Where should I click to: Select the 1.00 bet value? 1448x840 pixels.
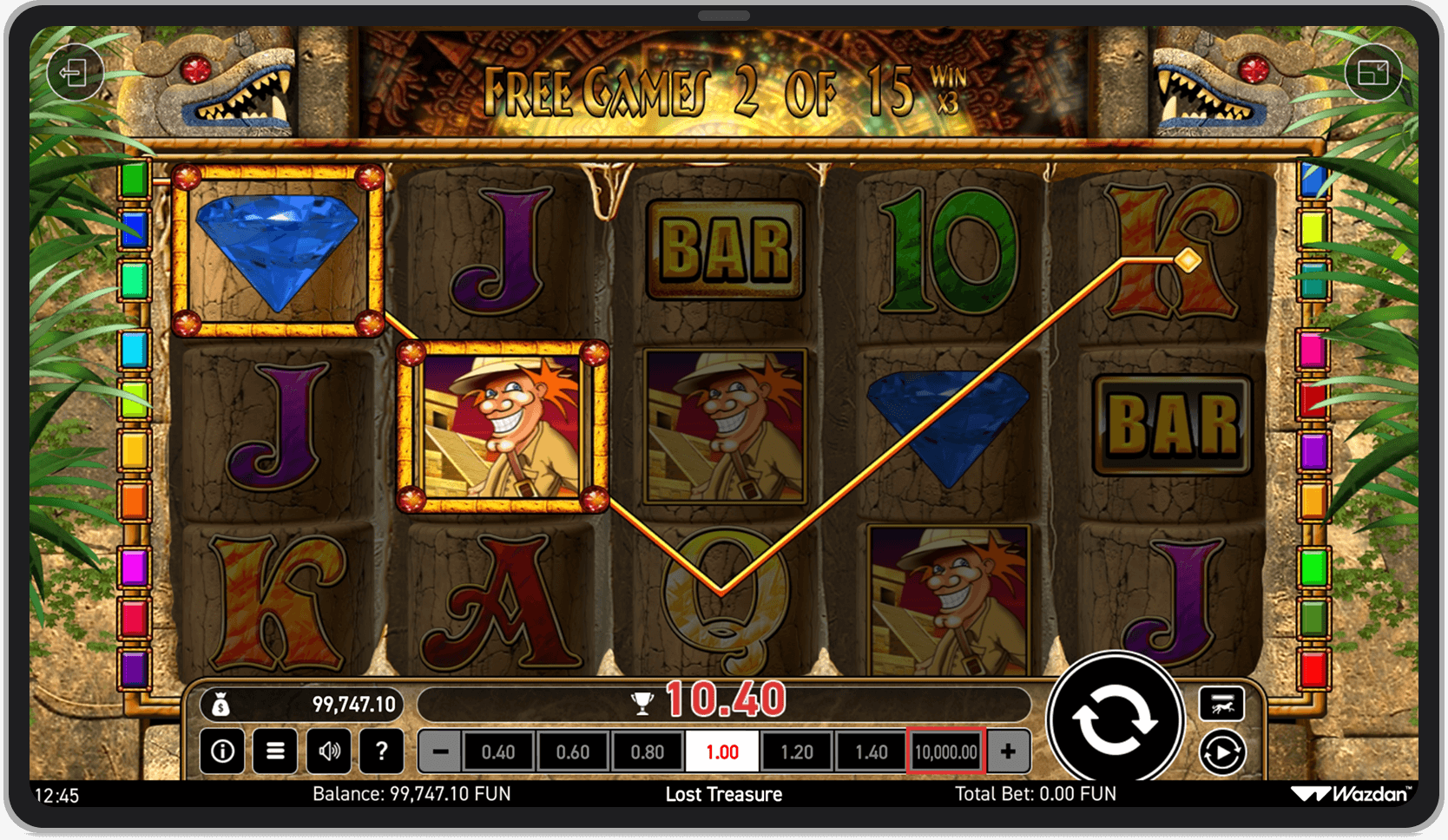[x=722, y=751]
